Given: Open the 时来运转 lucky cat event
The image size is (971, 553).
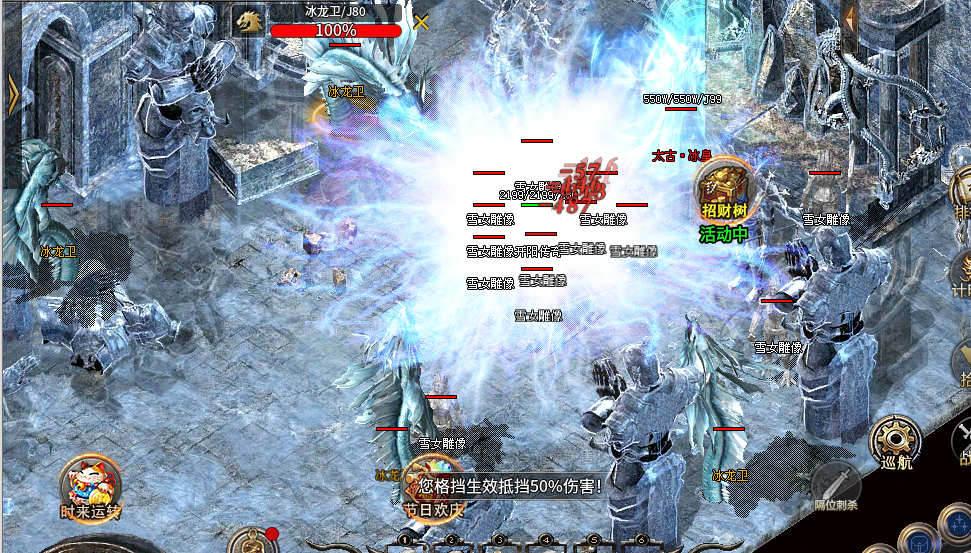Looking at the screenshot, I should point(90,484).
